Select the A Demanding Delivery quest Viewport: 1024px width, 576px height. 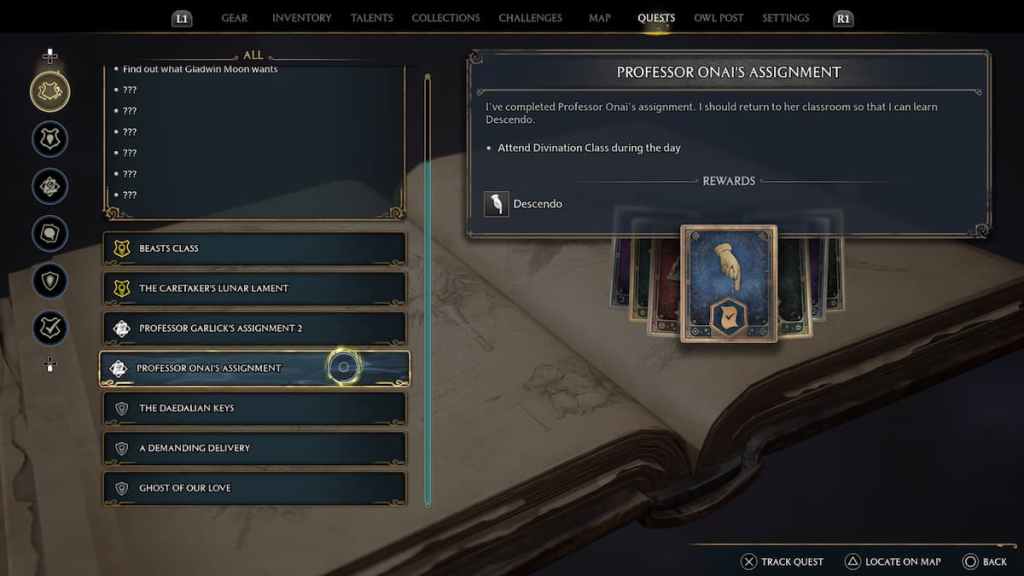click(x=255, y=448)
